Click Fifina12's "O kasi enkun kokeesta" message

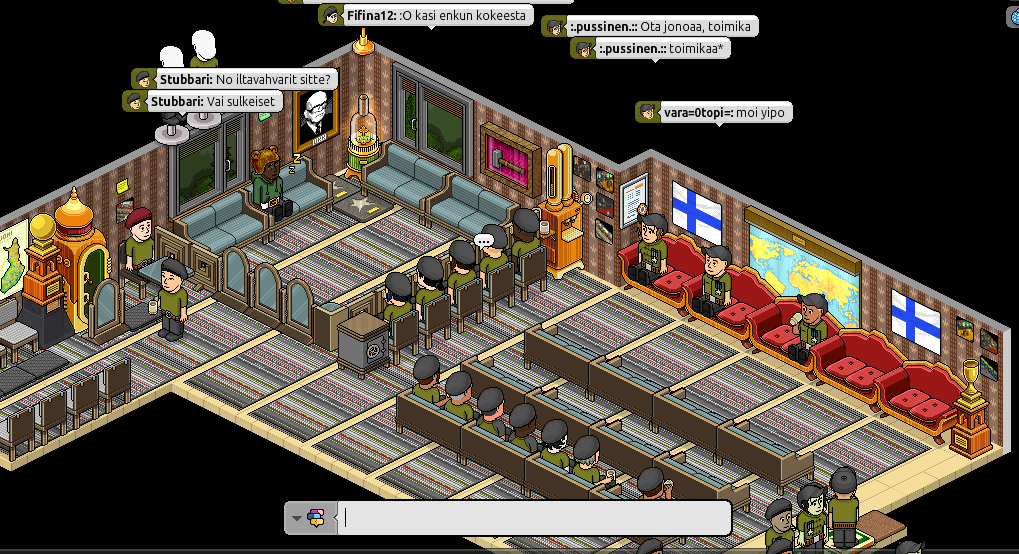pos(425,16)
